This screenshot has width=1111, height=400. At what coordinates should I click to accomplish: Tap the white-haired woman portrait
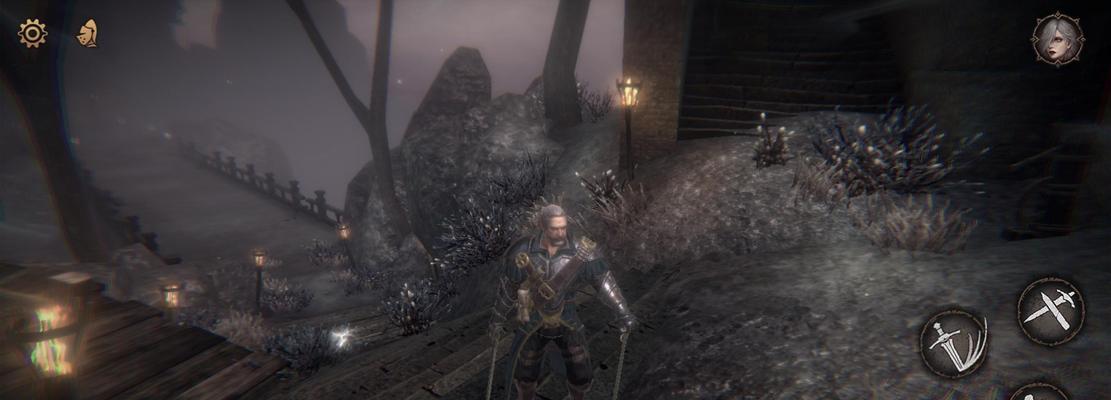pyautogui.click(x=1057, y=39)
